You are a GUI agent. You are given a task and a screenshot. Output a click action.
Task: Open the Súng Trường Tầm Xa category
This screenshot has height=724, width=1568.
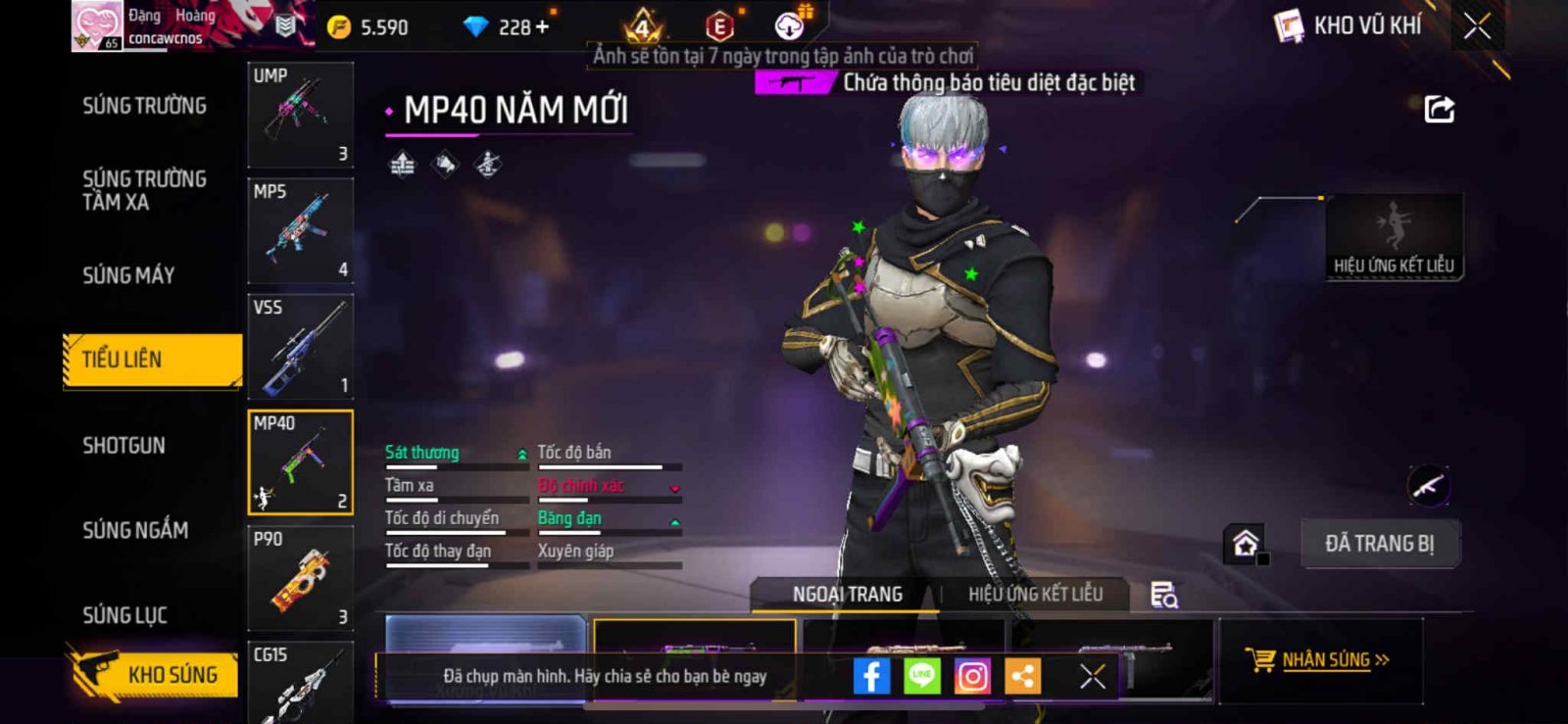point(144,190)
